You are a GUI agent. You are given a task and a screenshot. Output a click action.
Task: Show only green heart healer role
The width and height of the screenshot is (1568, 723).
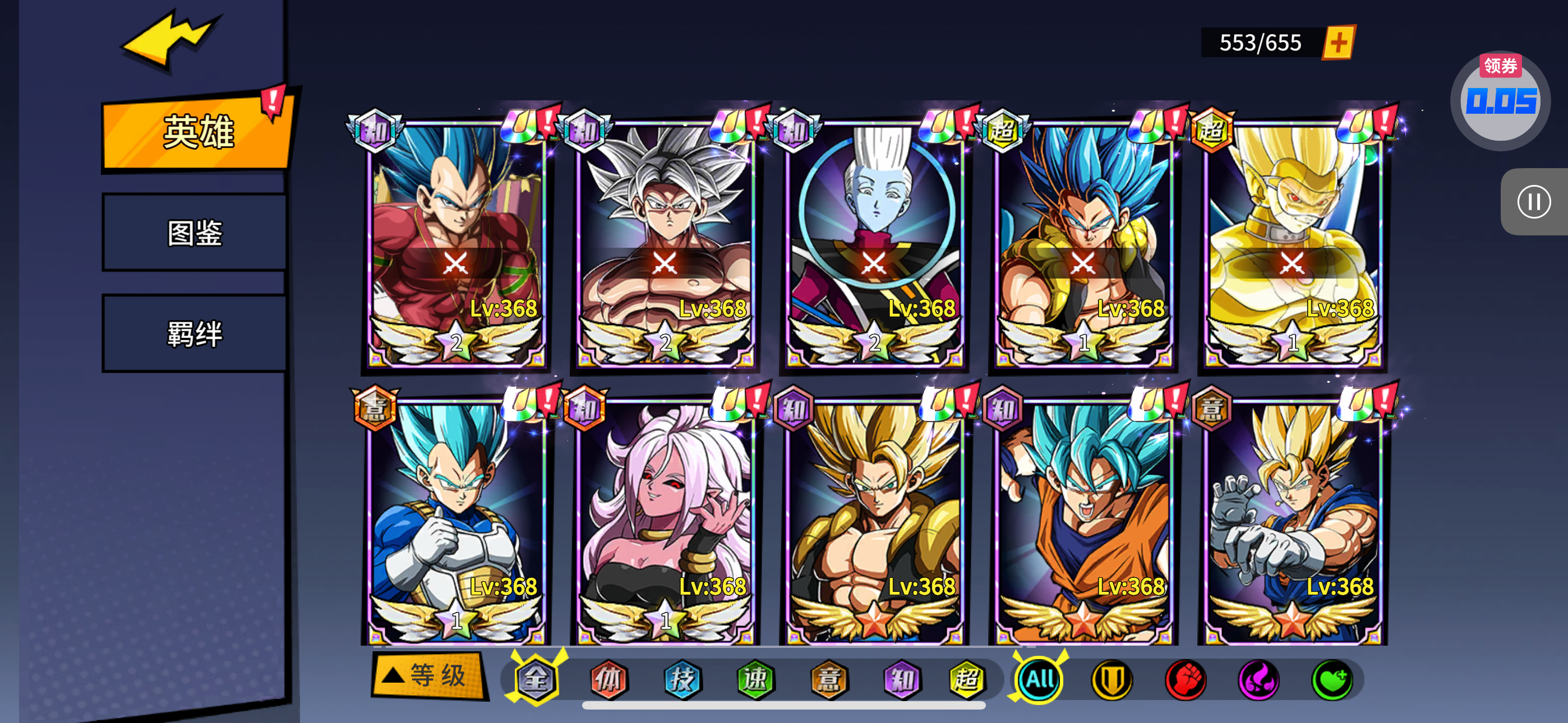tap(1332, 680)
